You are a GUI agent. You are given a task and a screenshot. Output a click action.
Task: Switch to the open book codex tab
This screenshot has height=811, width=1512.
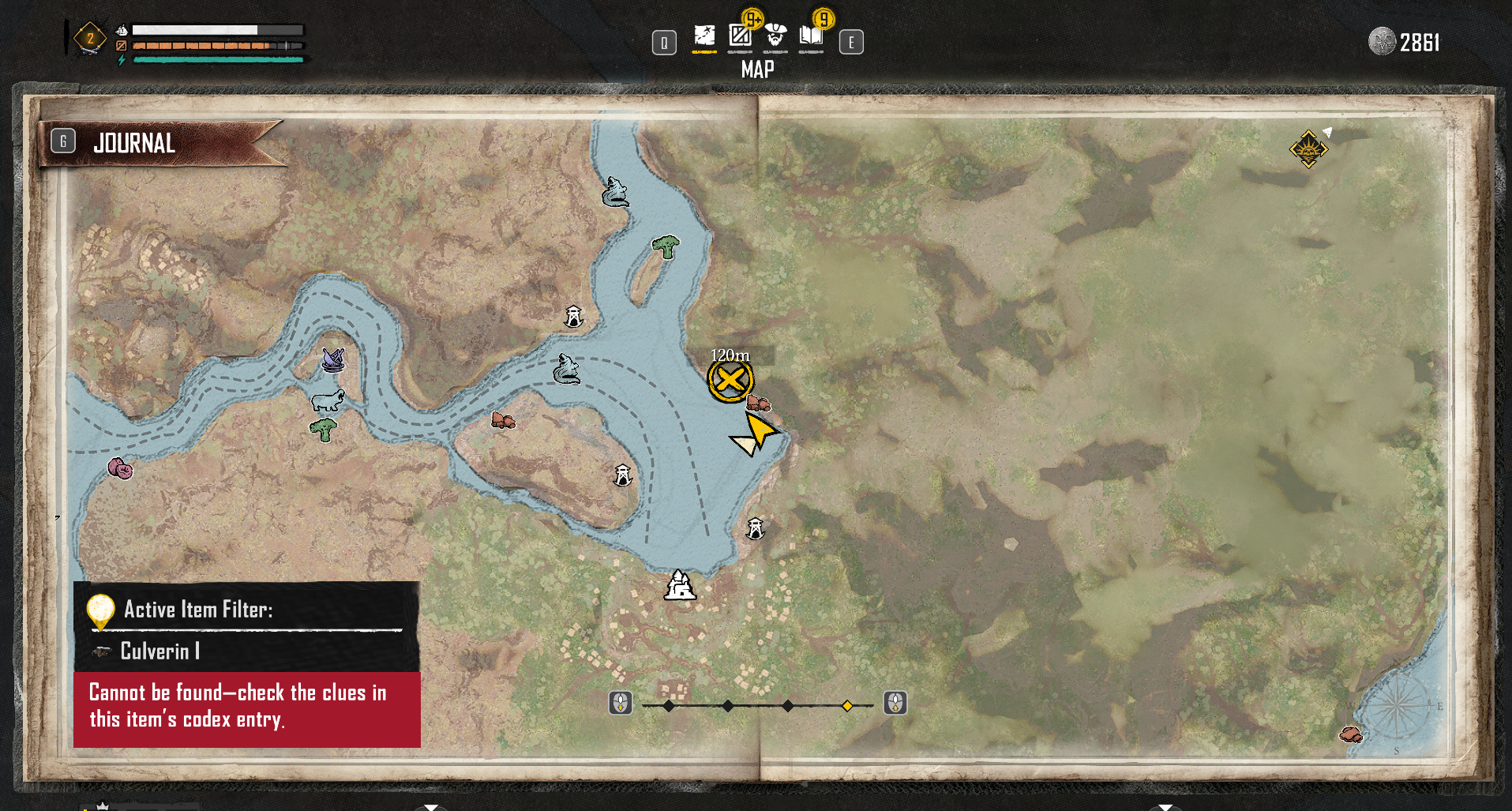(x=811, y=36)
